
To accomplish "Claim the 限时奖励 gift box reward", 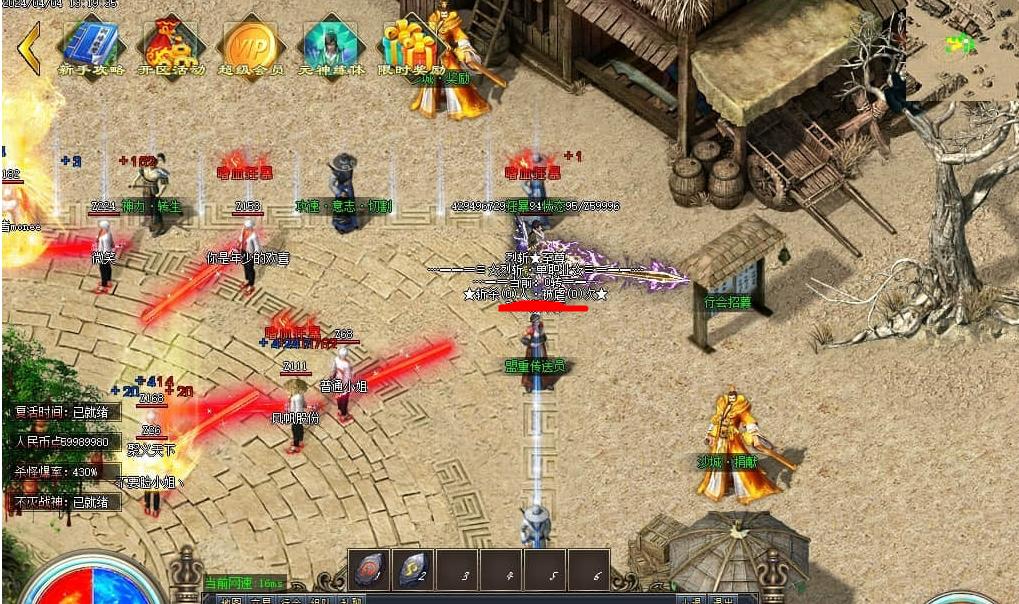I will click(408, 45).
